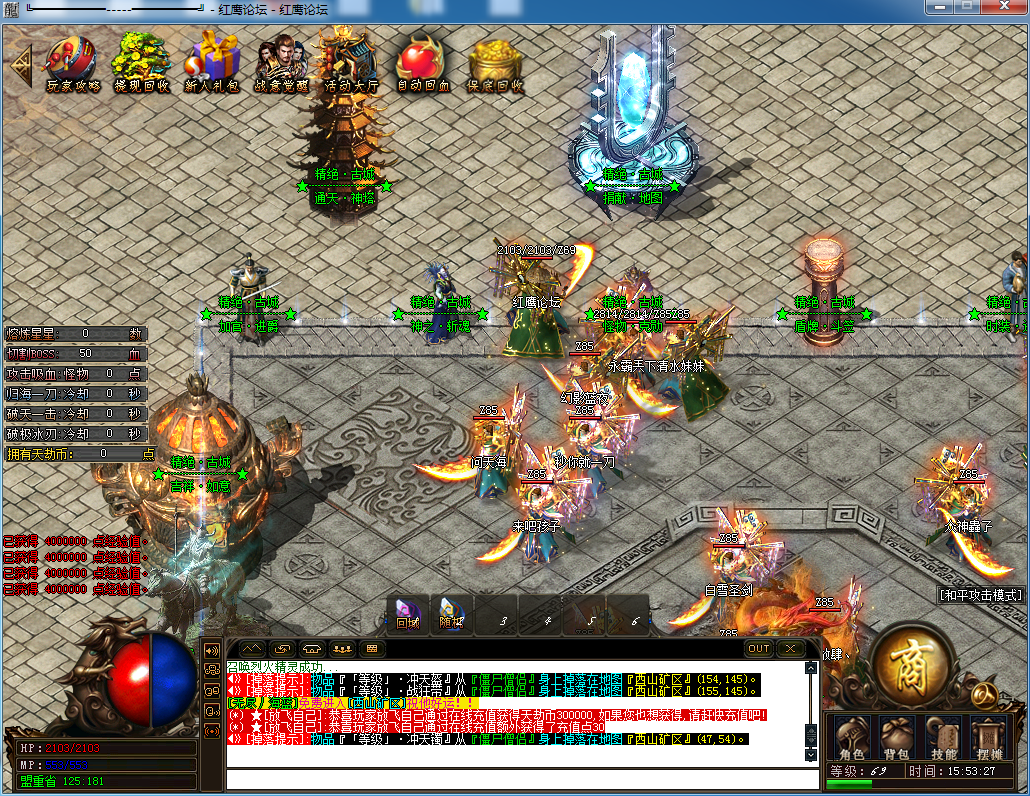Open the 提现回收 money tree icon

tap(140, 61)
